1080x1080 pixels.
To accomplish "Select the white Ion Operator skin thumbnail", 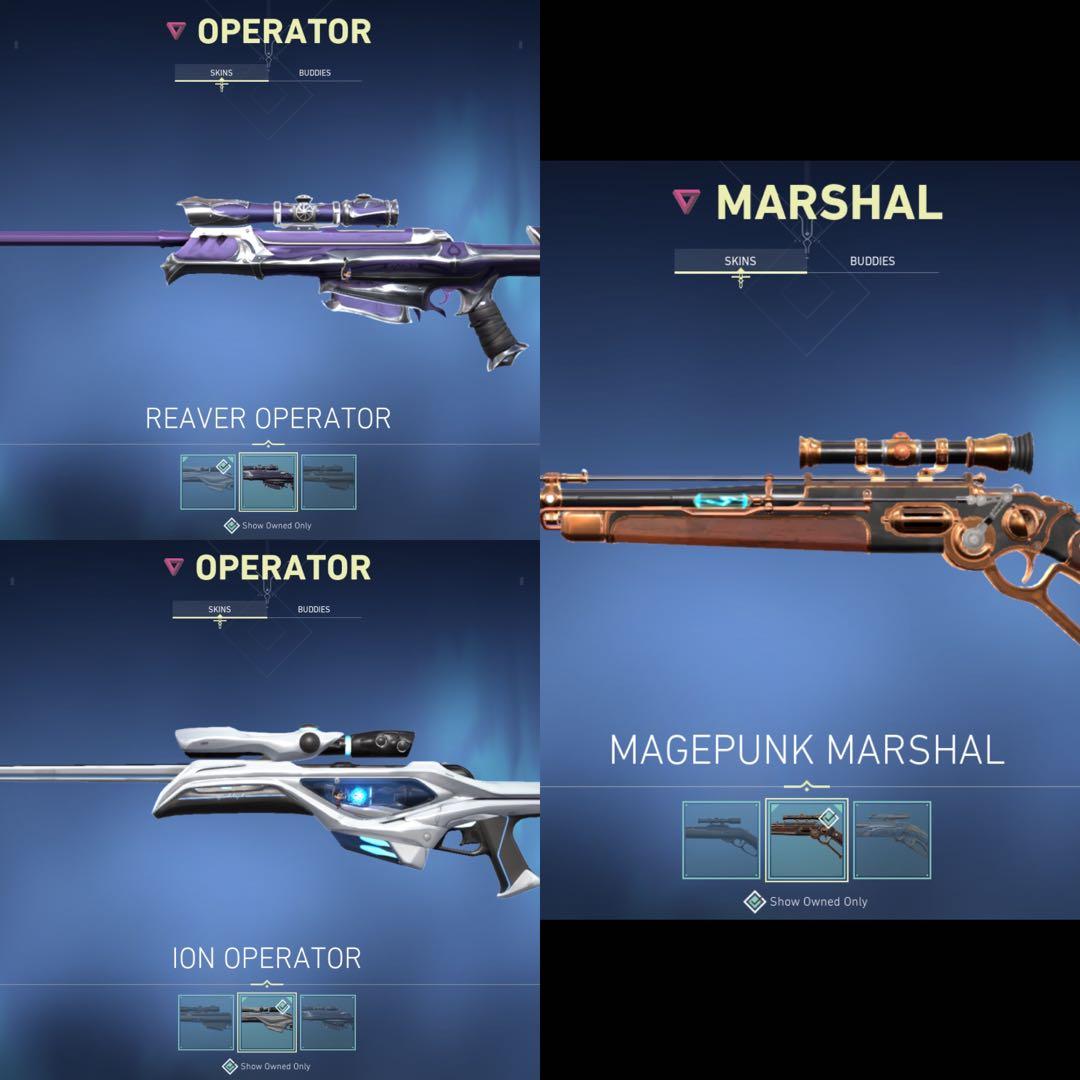I will click(x=267, y=1022).
